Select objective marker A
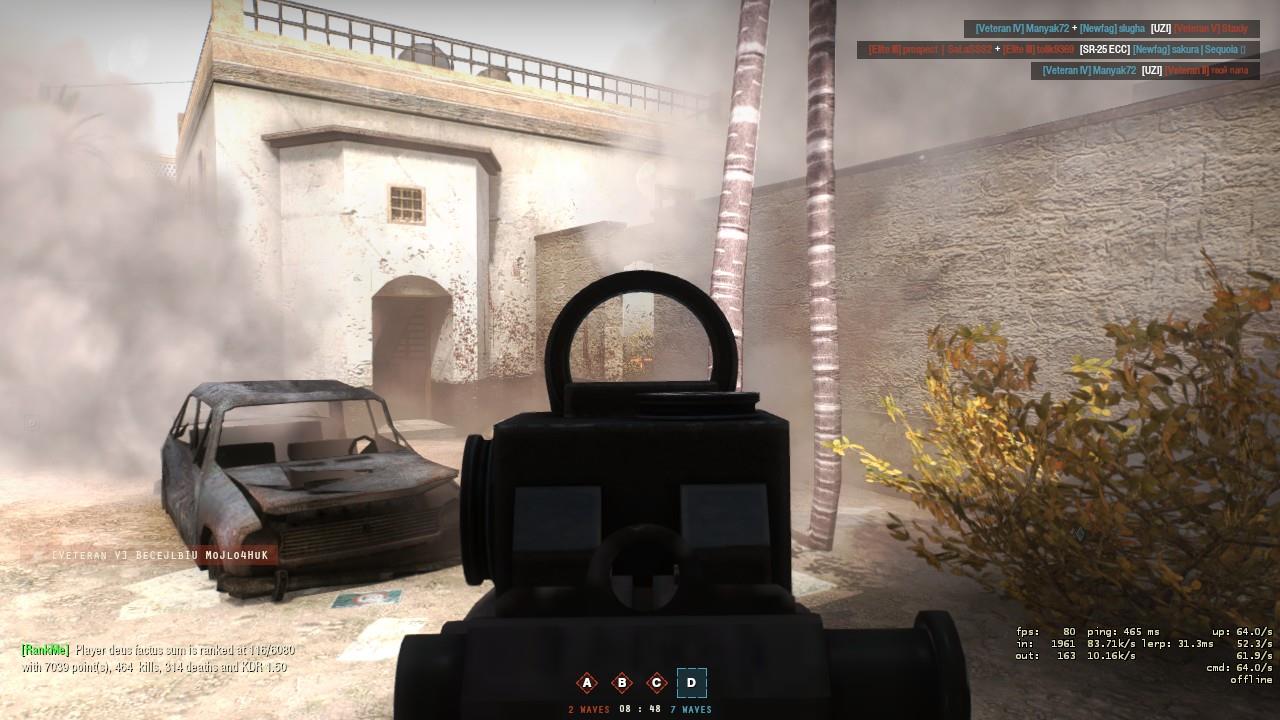Image resolution: width=1280 pixels, height=720 pixels. tap(586, 683)
